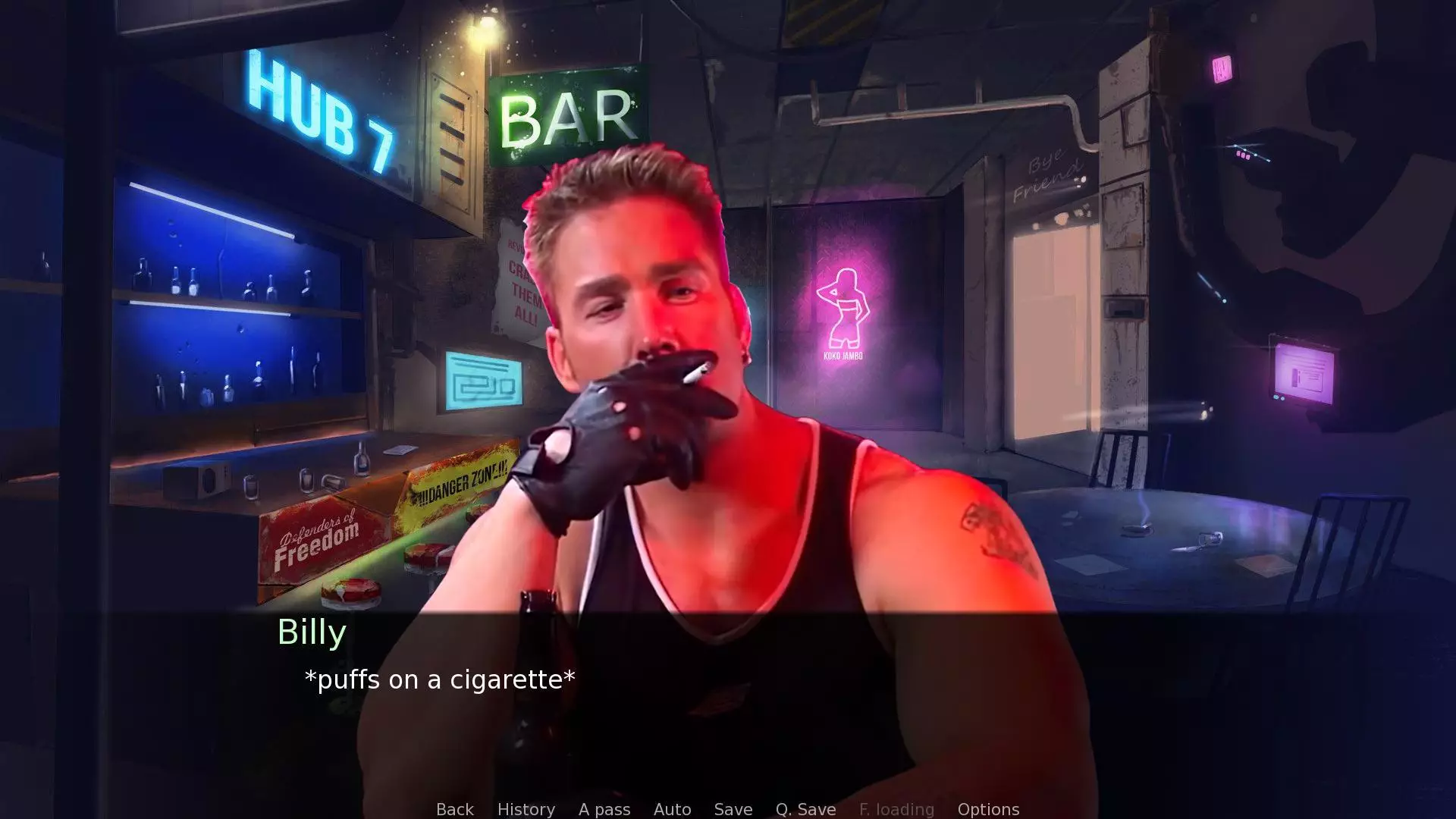Screen dimensions: 1456x819
Task: Open the Options menu
Action: (x=988, y=809)
